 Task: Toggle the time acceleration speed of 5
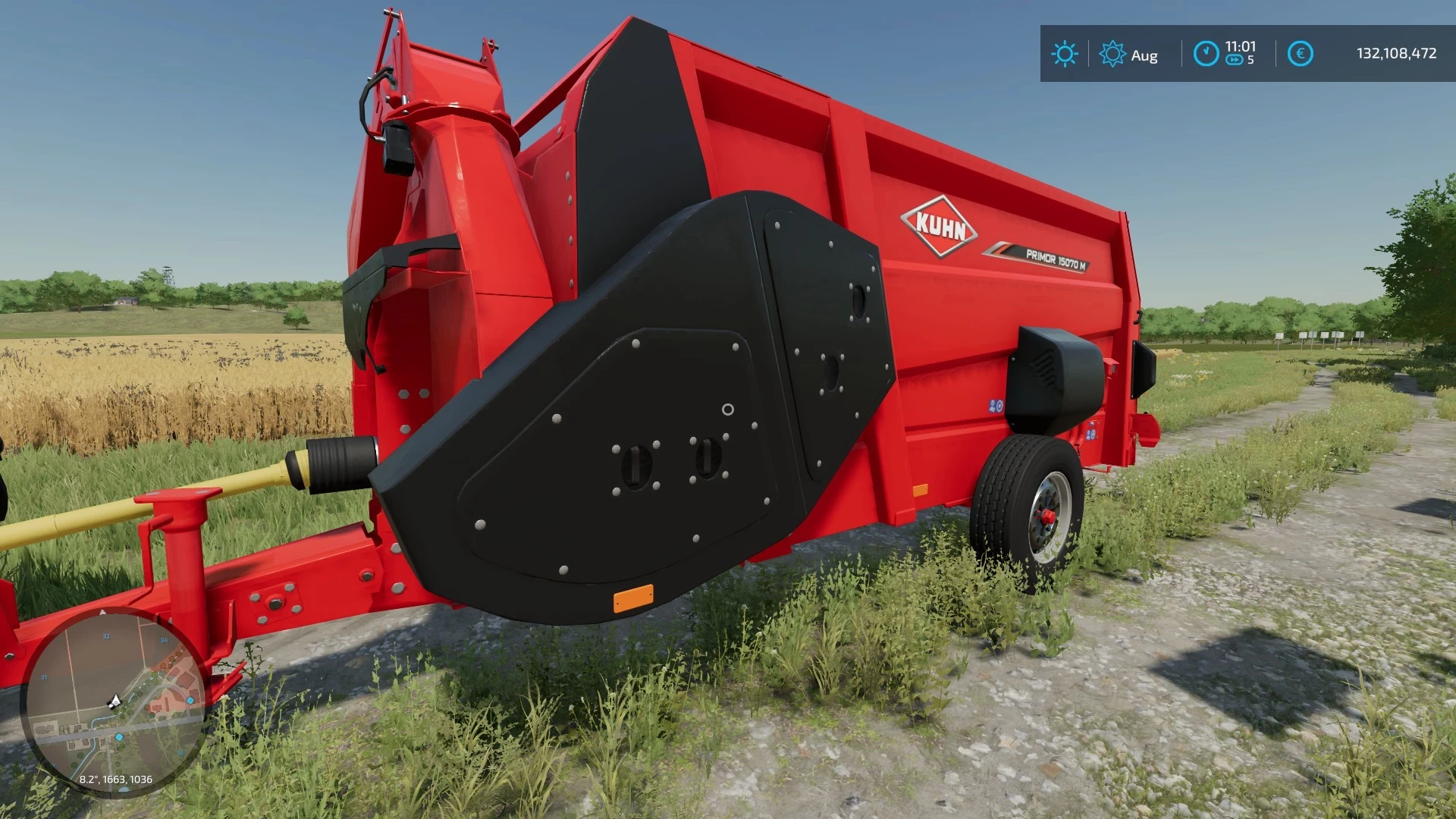[1250, 59]
